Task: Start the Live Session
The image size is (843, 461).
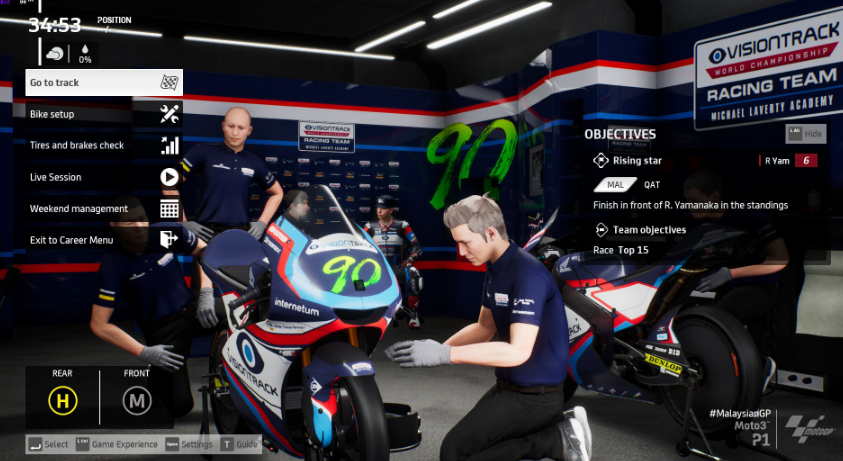Action: point(104,177)
